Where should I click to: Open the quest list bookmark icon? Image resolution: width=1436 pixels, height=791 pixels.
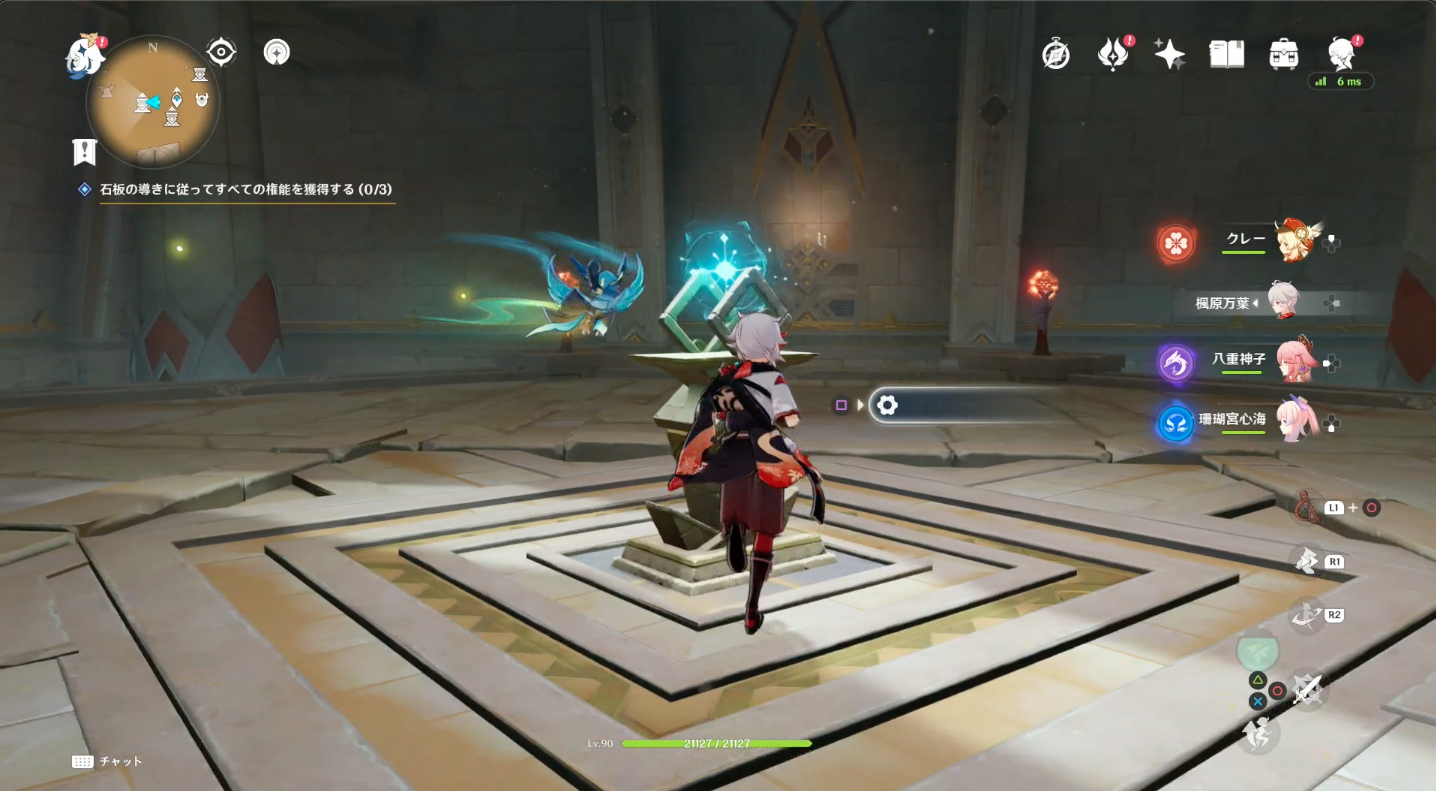tap(84, 152)
